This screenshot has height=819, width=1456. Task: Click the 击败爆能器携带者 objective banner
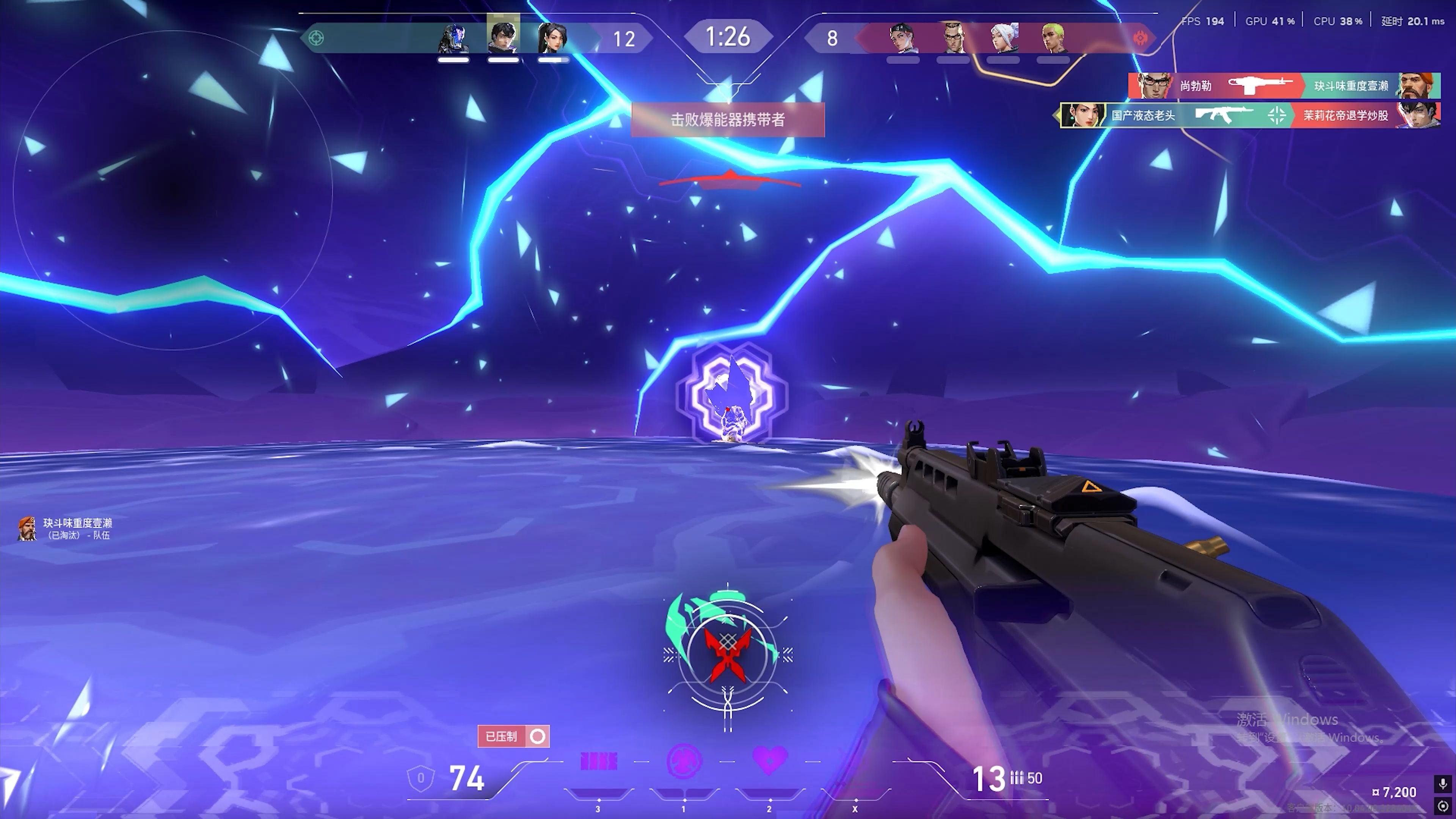coord(728,119)
